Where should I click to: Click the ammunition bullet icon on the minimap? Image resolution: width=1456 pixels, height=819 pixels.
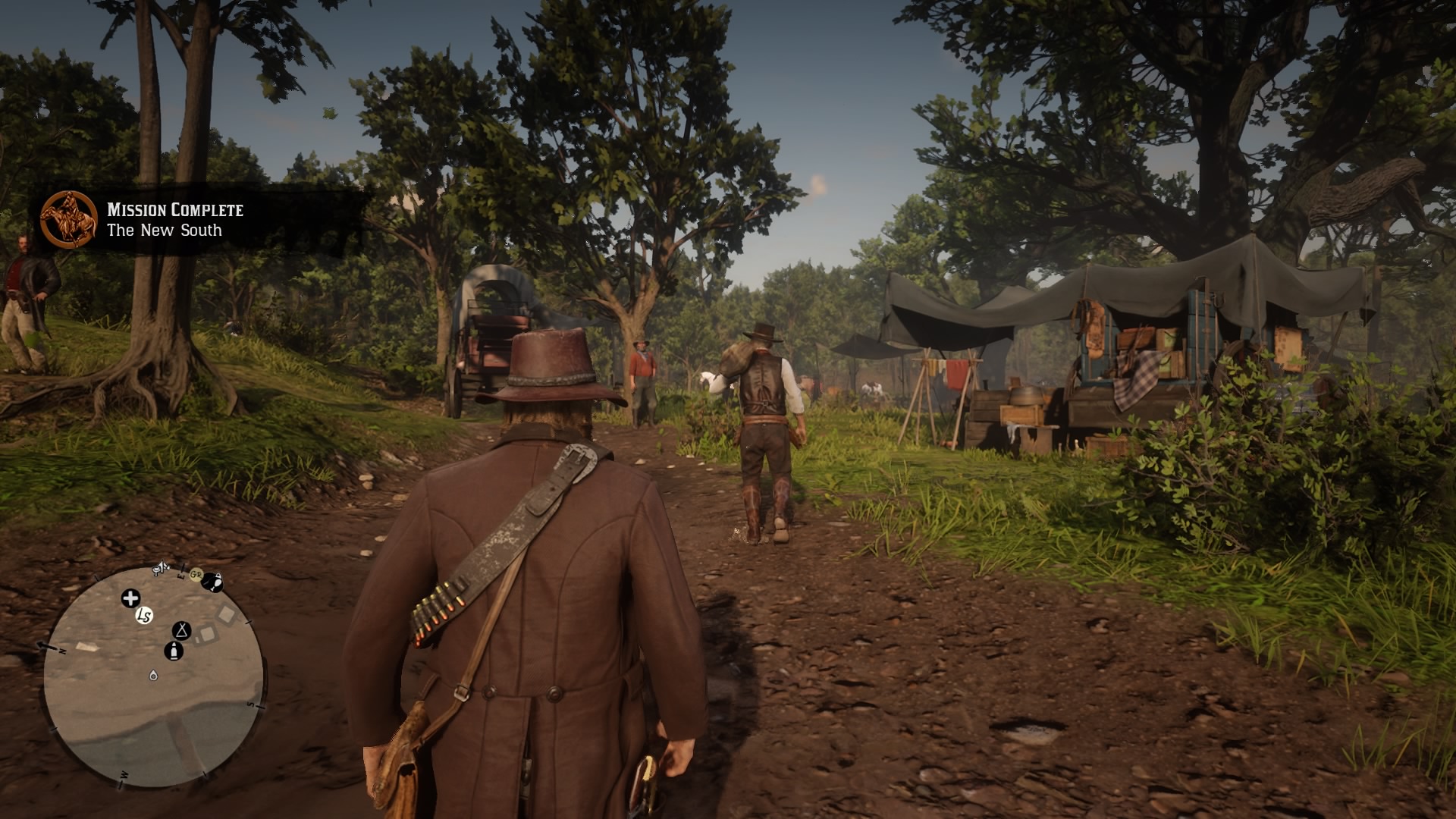[x=174, y=652]
